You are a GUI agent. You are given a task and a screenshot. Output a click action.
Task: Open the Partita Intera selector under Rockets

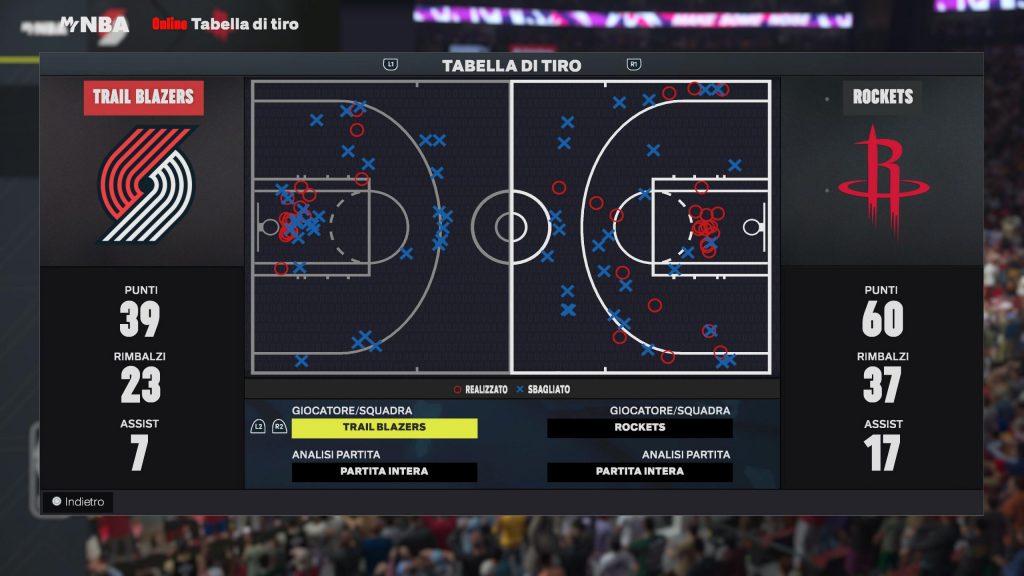click(640, 472)
